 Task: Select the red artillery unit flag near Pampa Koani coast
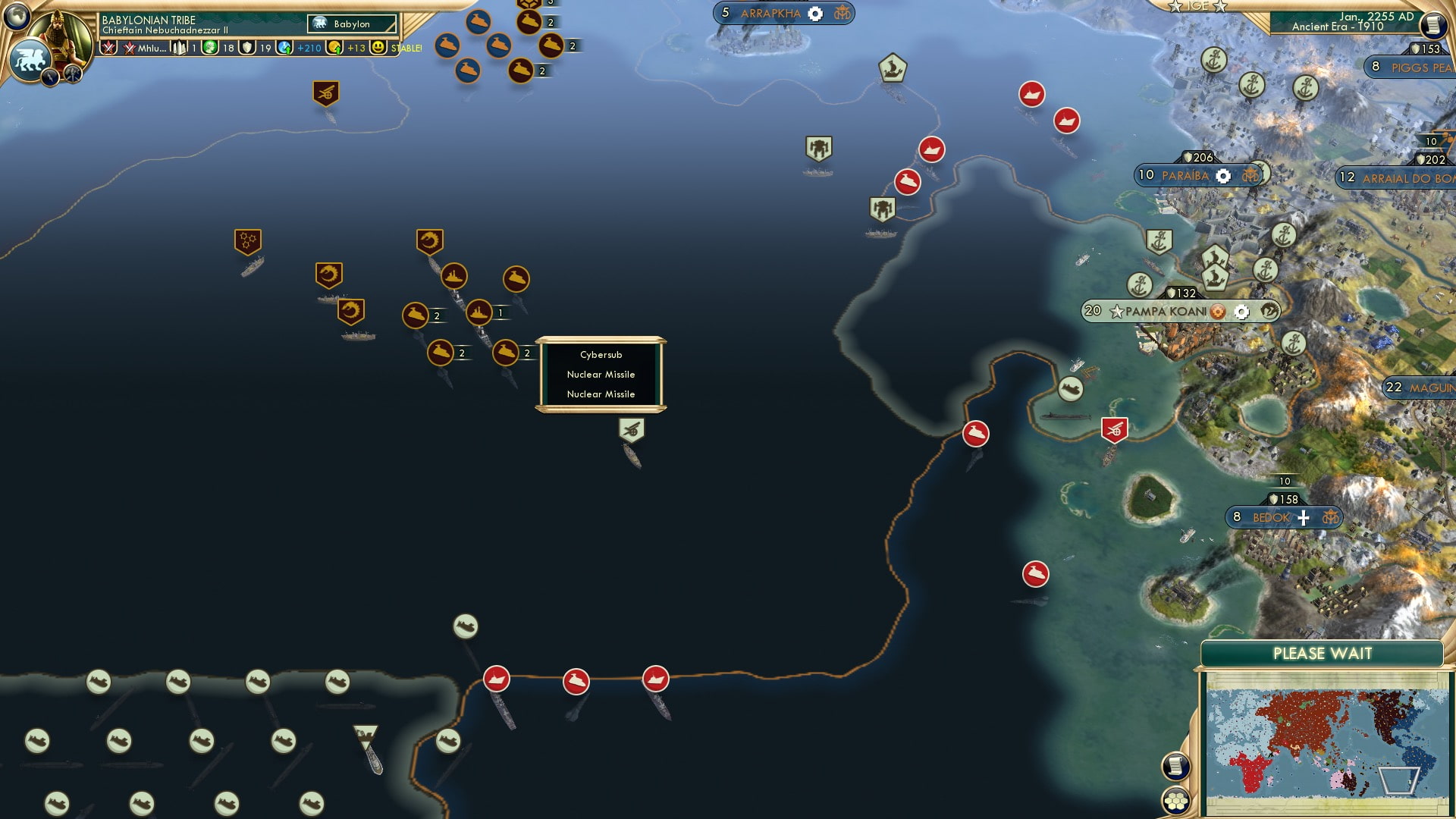1113,429
